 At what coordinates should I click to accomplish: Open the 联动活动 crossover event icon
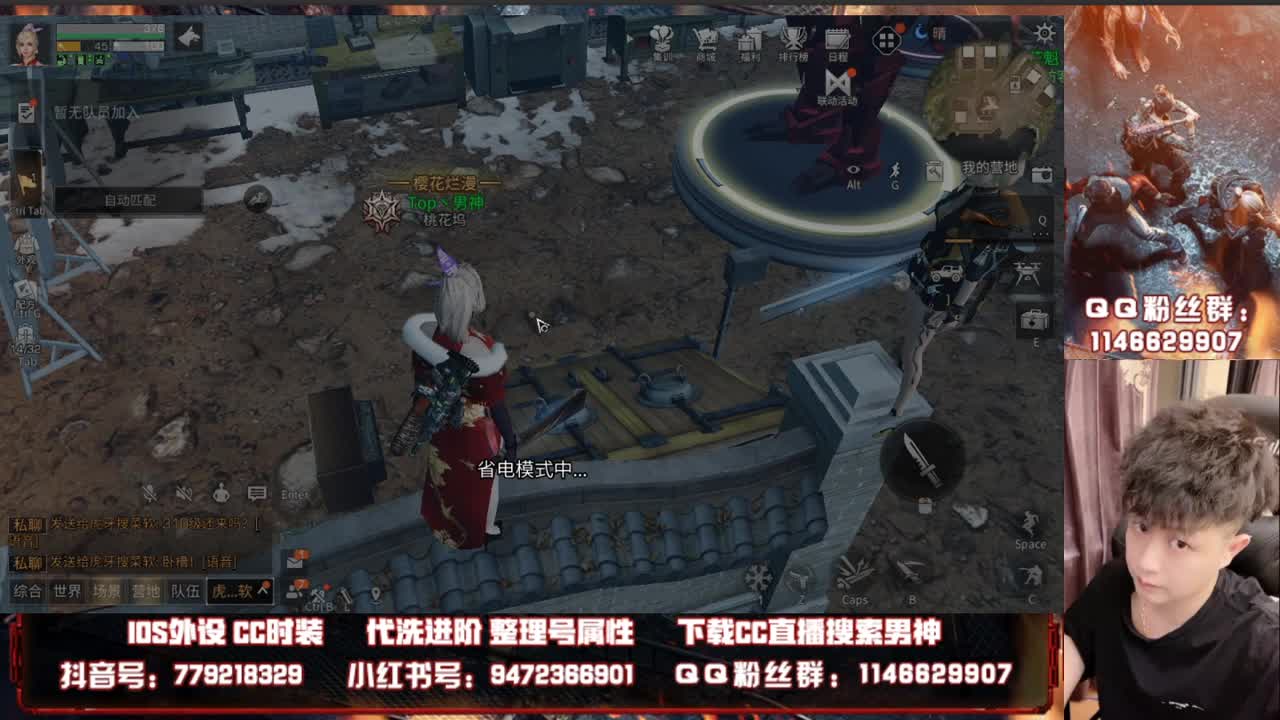837,80
